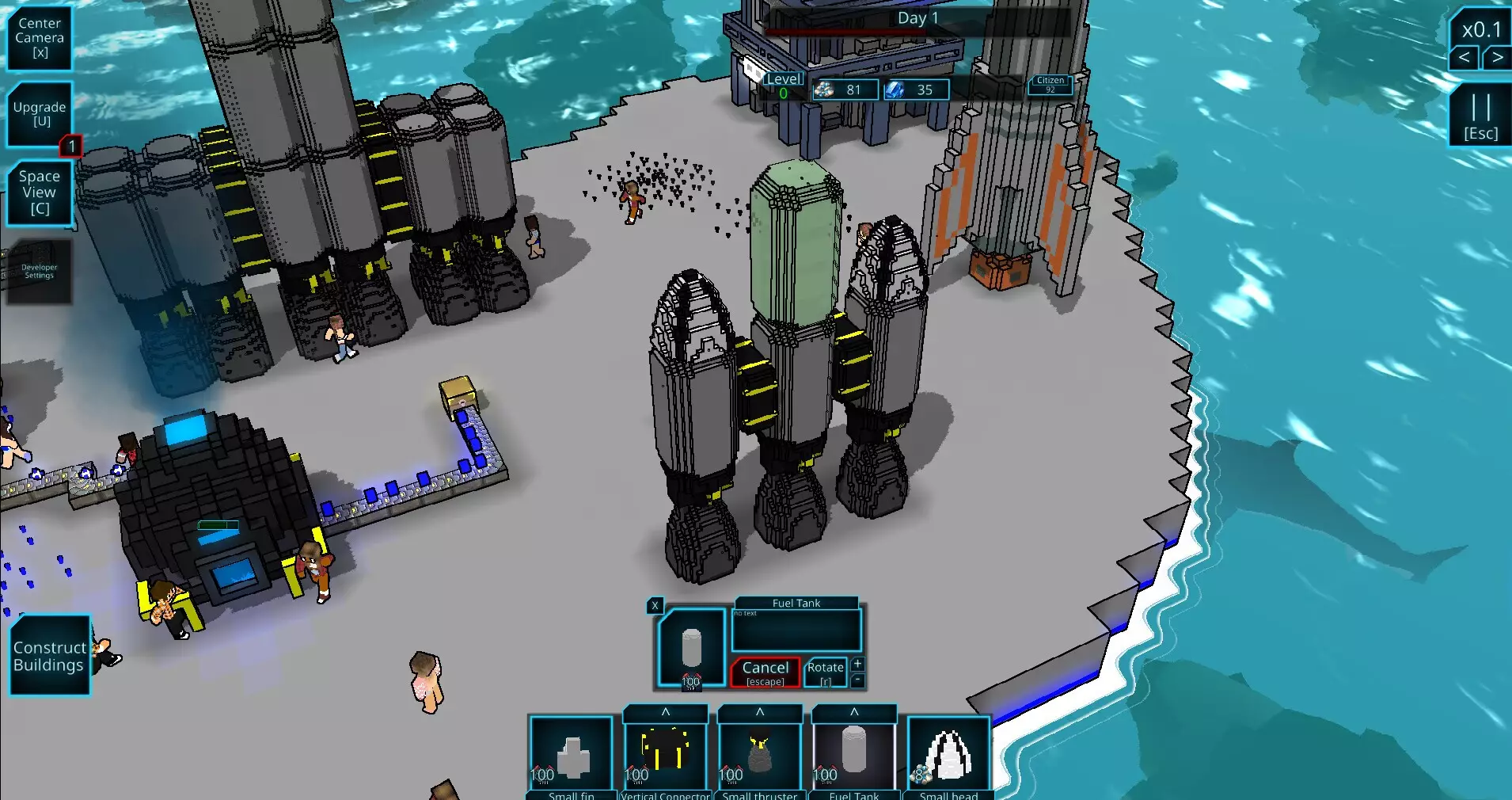Open the Developer Settings panel
Viewport: 1512px width, 800px height.
tap(38, 272)
